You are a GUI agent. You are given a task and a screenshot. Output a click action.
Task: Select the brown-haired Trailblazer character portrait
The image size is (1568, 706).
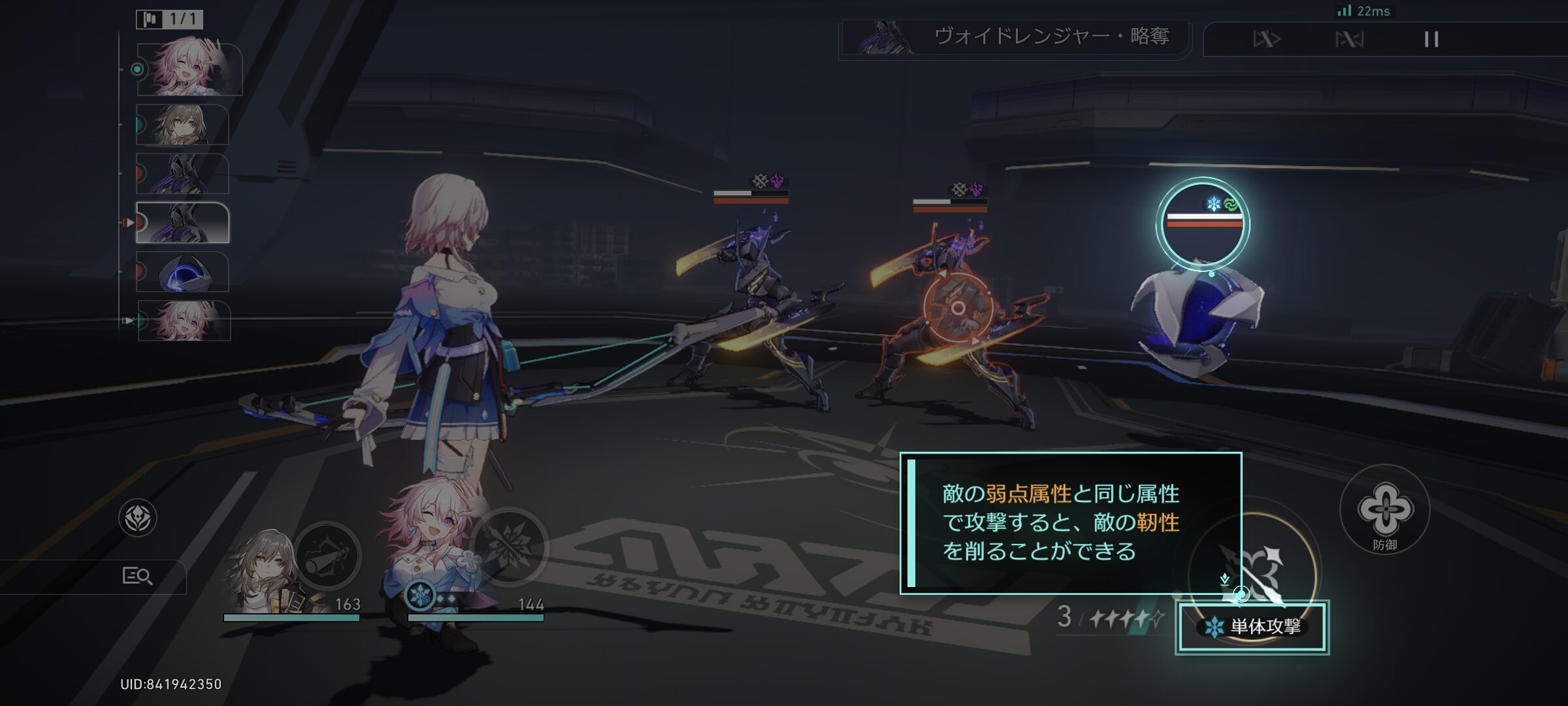coord(265,572)
